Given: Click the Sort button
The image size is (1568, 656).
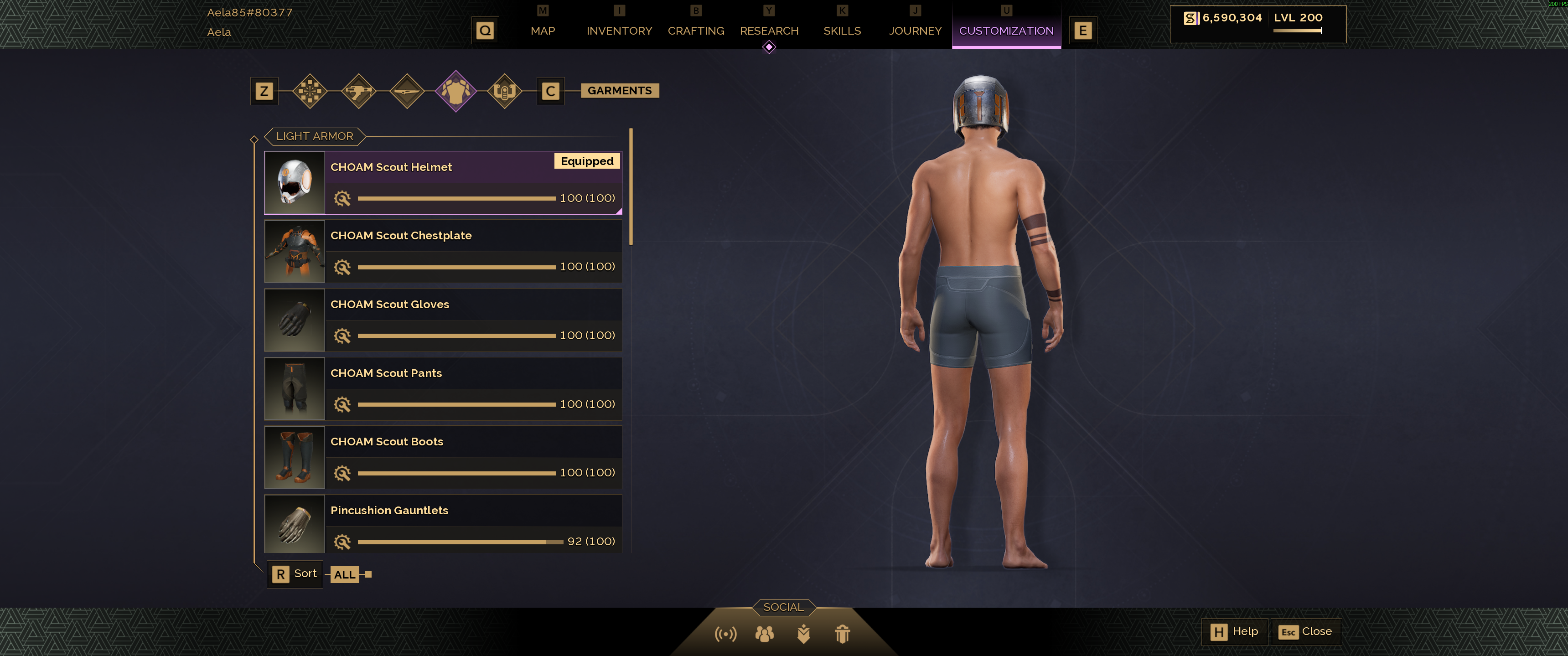Looking at the screenshot, I should [295, 574].
